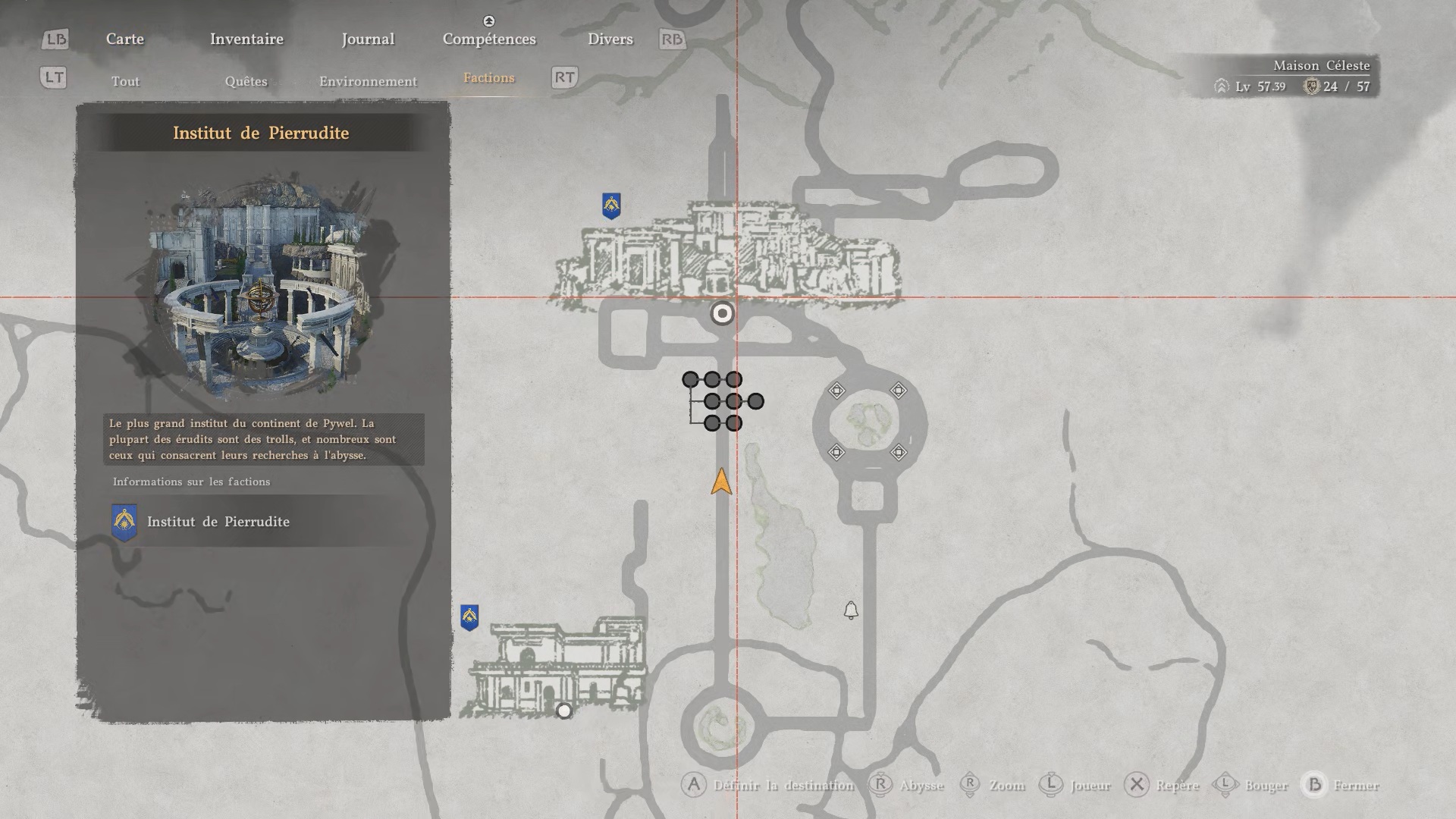Open the cluster of dark node markers
Image resolution: width=1456 pixels, height=819 pixels.
[x=723, y=401]
